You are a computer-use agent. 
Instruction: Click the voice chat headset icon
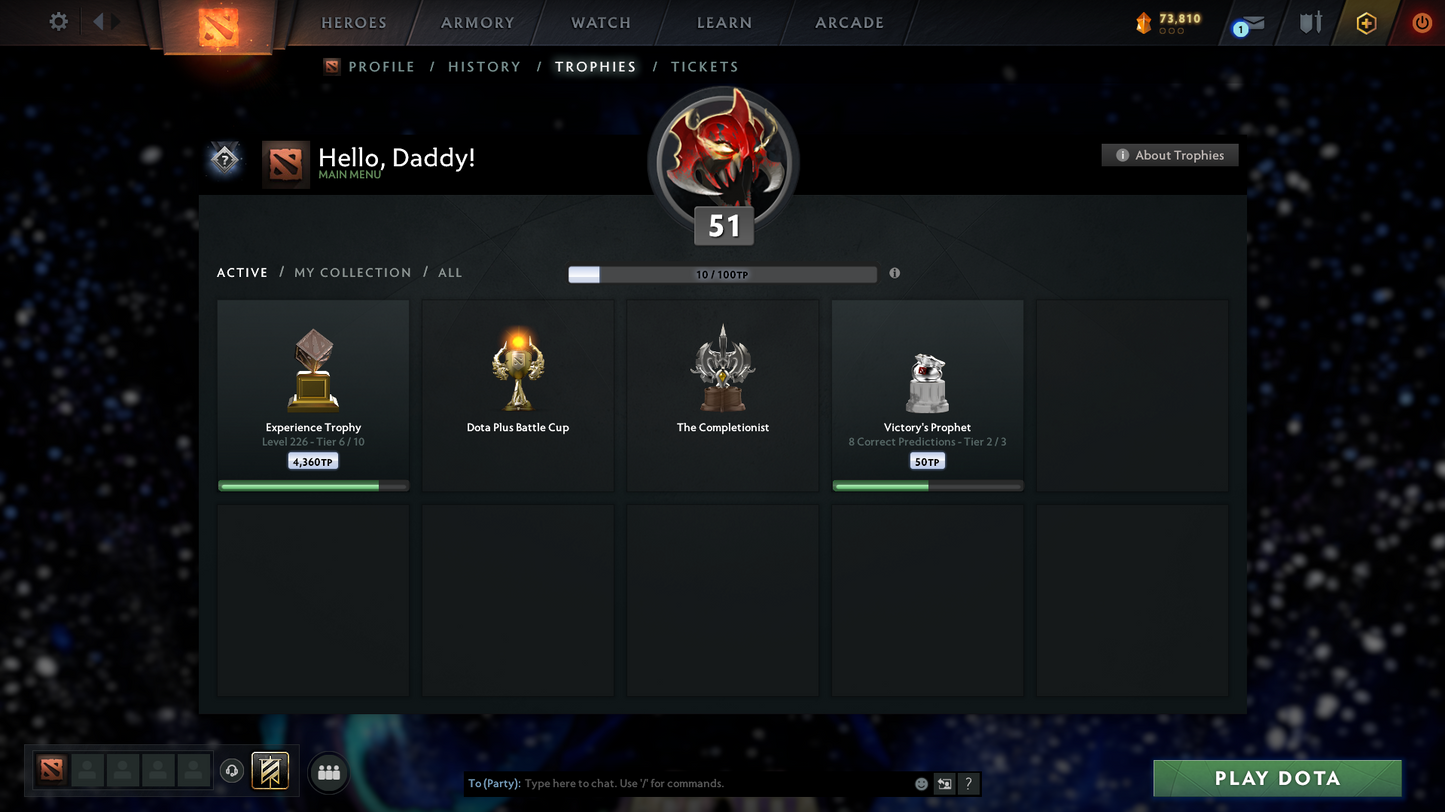[232, 770]
